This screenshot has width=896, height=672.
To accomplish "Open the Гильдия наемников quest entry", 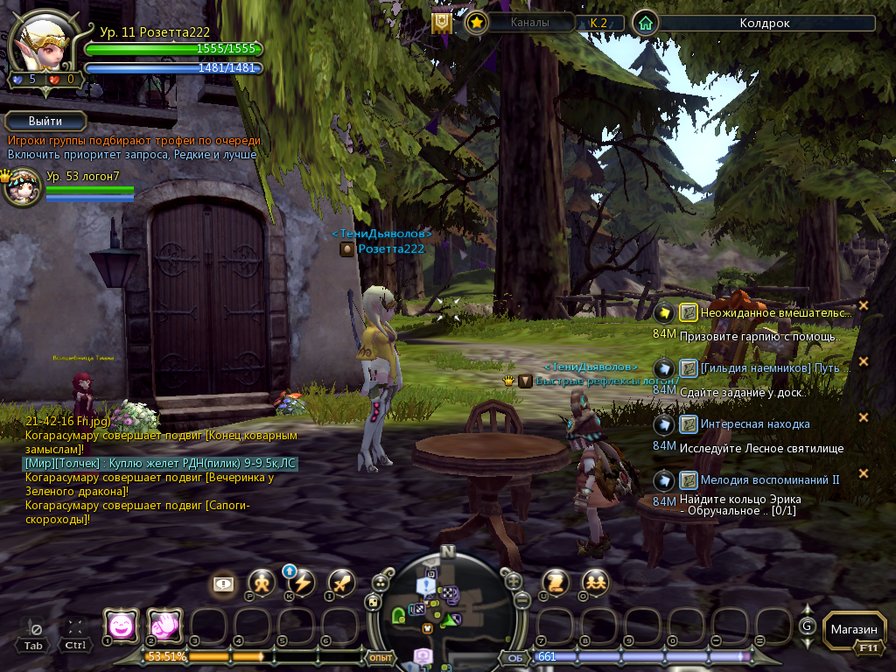I will [765, 368].
